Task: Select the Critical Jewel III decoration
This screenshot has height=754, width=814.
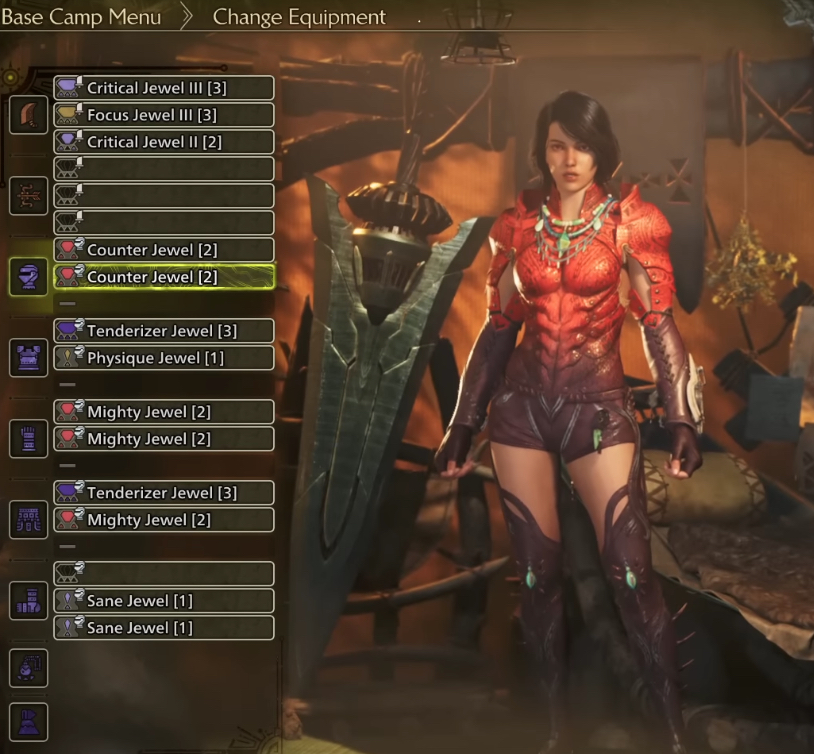Action: (x=163, y=88)
